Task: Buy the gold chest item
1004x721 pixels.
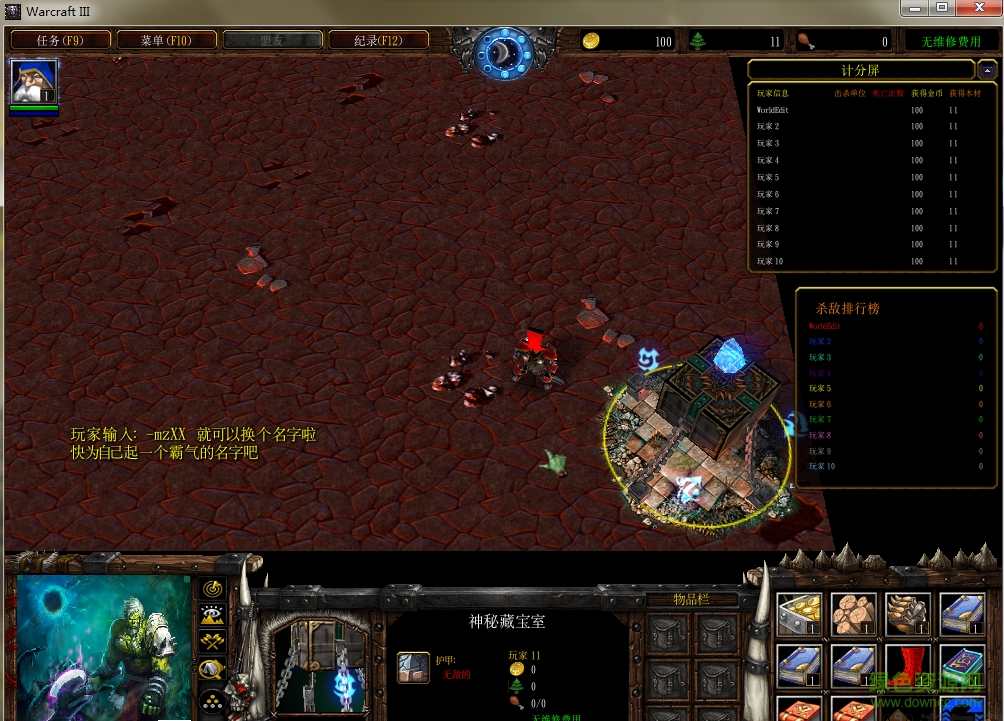Action: [799, 614]
